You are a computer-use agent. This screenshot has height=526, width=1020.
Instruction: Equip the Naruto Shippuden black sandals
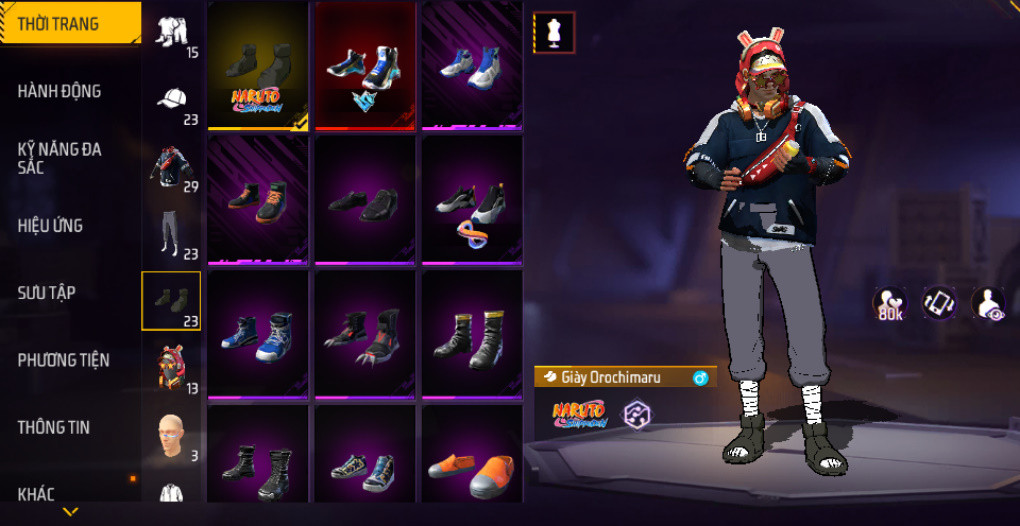coord(258,65)
